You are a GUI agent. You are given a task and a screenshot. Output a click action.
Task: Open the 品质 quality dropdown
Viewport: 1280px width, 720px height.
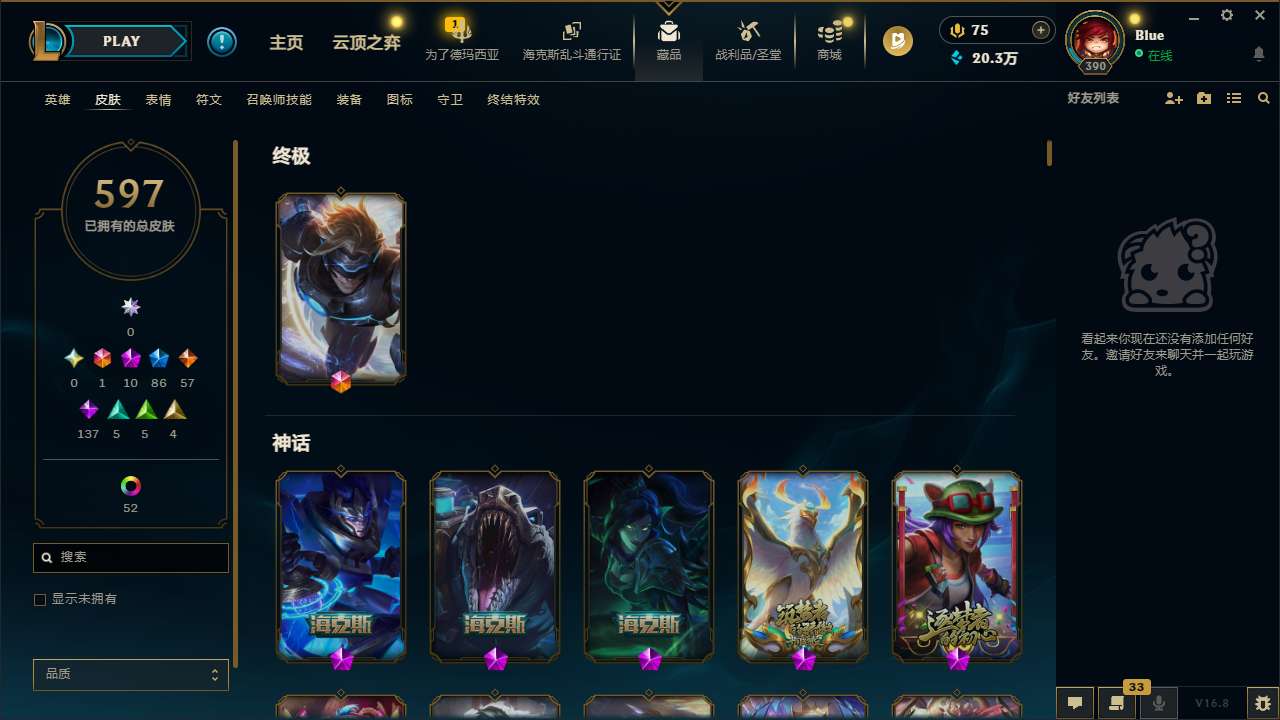[130, 674]
